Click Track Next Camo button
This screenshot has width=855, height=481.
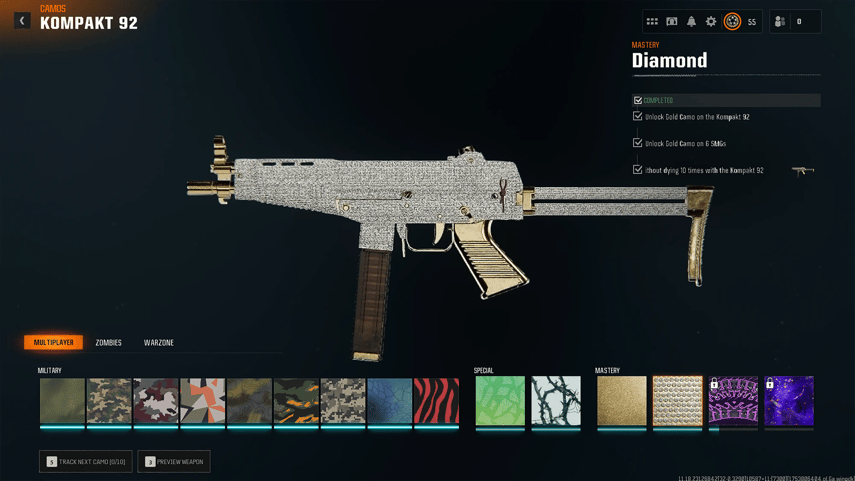(86, 462)
